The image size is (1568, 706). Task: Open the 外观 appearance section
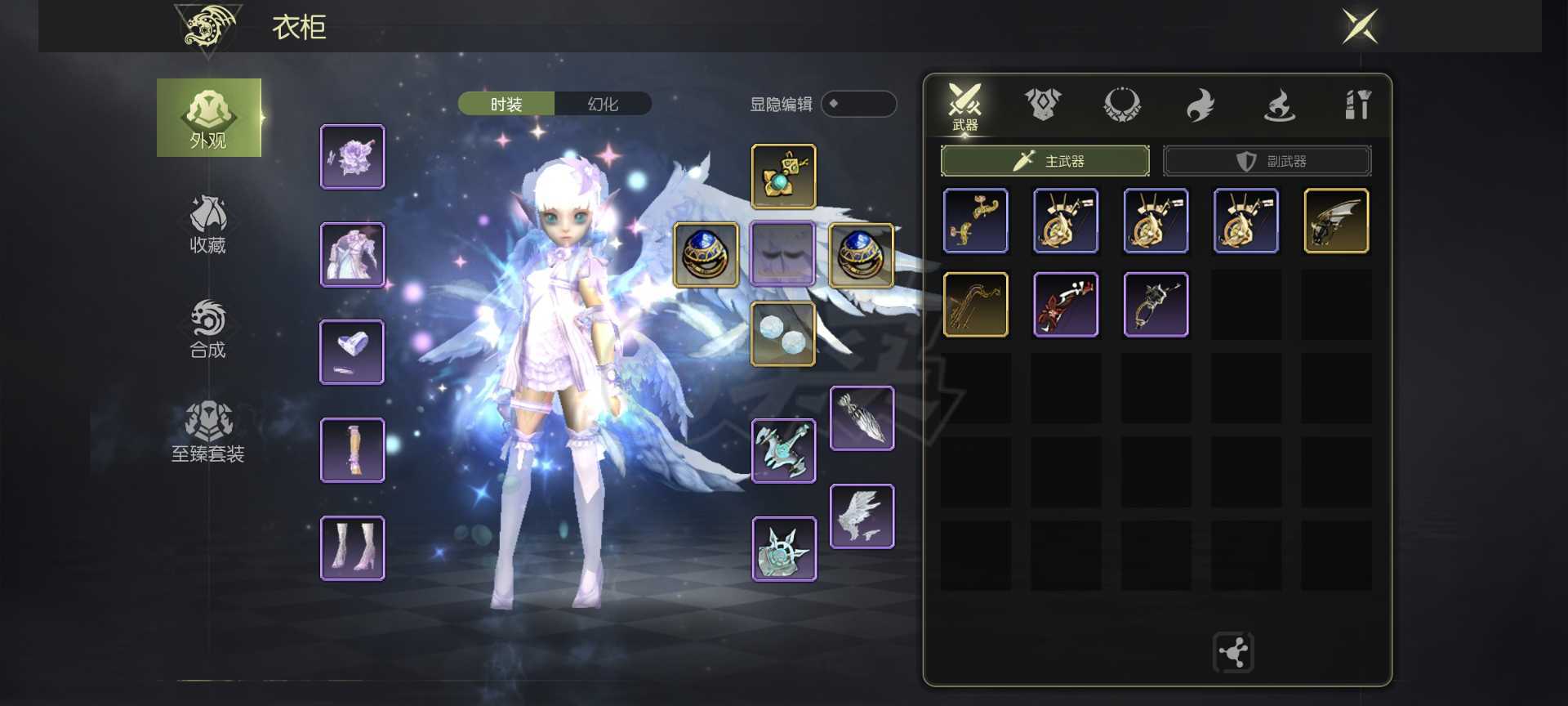point(209,118)
